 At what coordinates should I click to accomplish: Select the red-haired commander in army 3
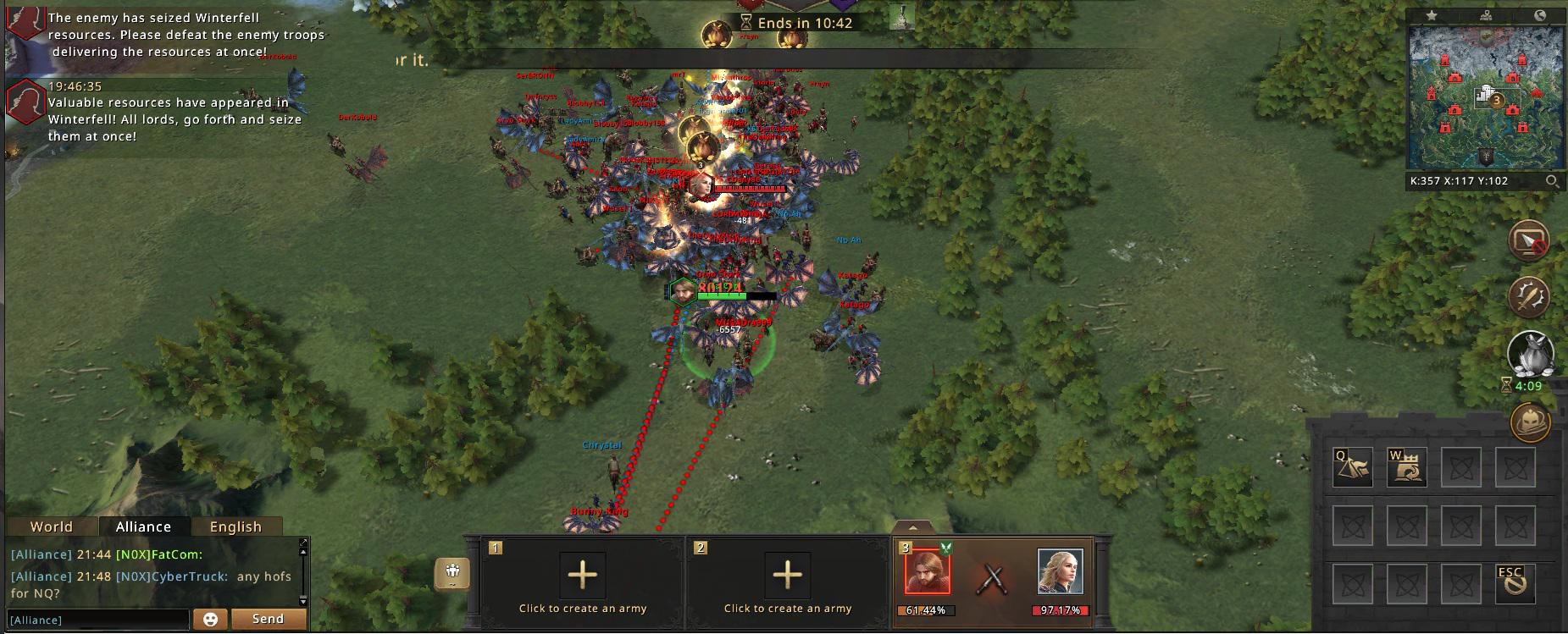click(x=927, y=571)
